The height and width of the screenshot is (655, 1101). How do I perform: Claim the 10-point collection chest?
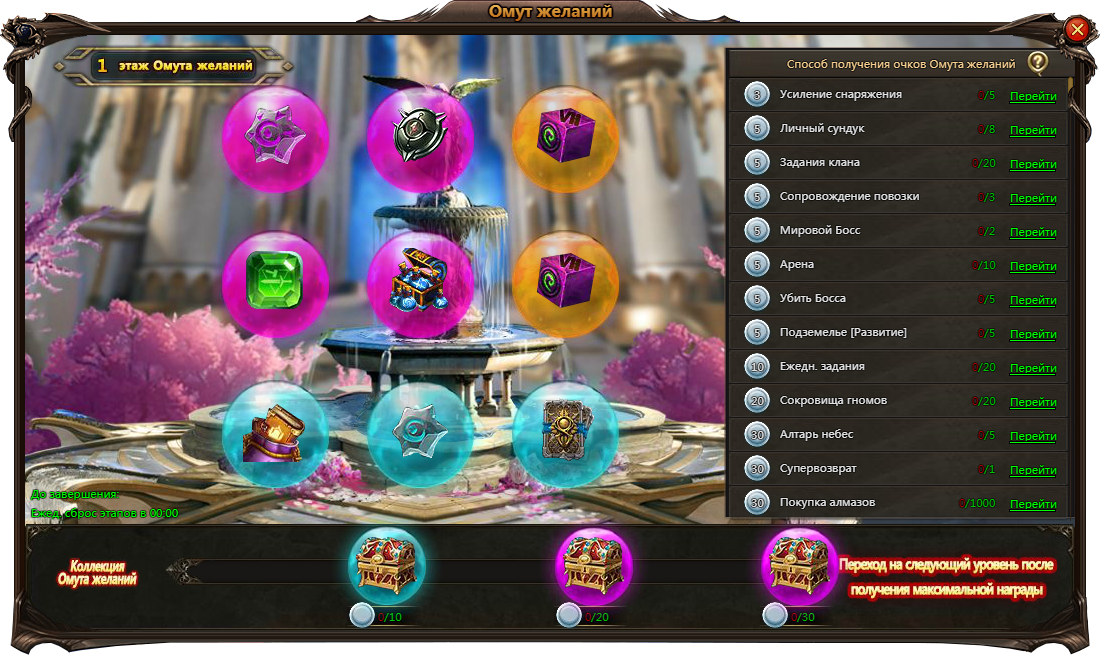coord(386,566)
